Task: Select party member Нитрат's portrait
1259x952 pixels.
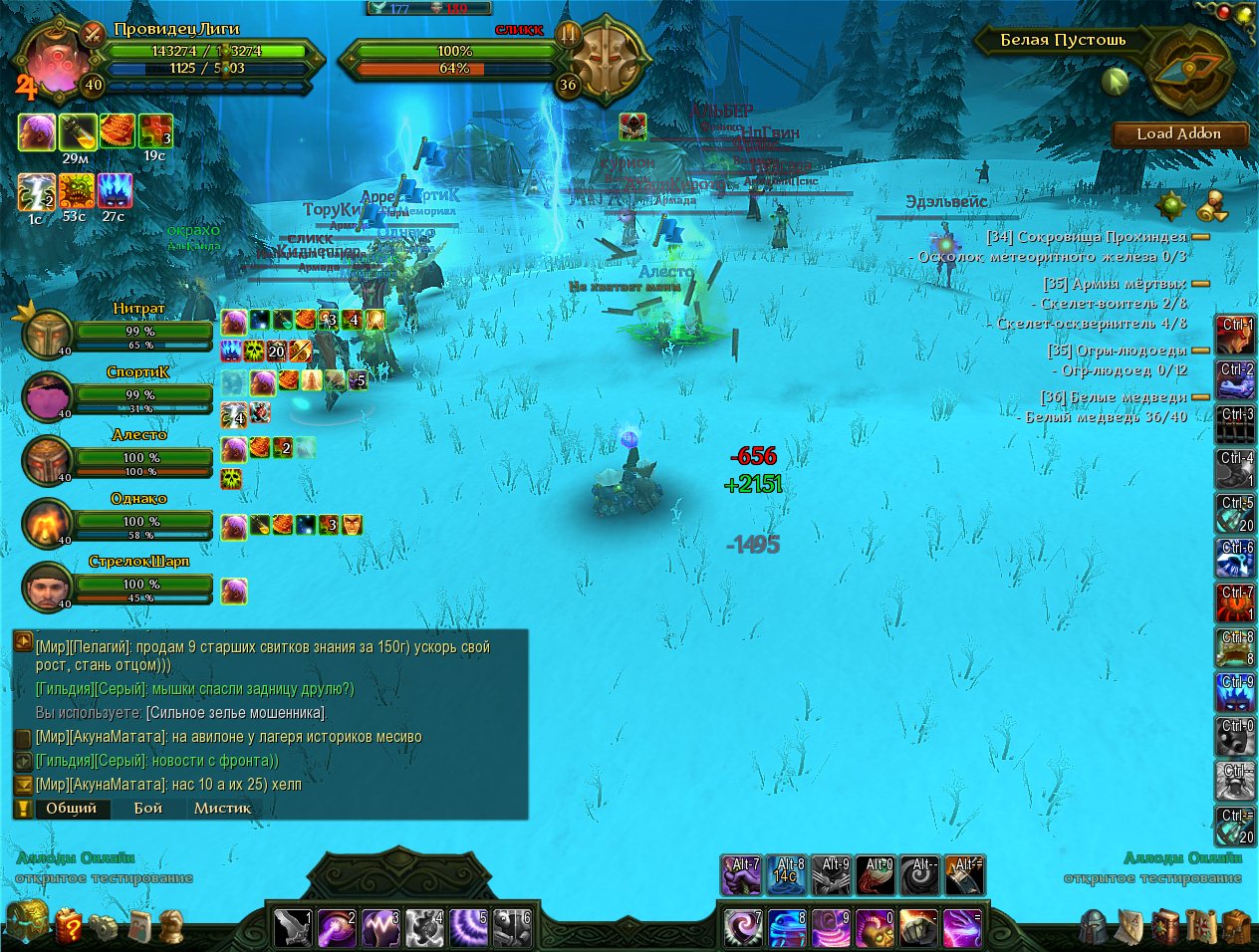Action: point(47,334)
